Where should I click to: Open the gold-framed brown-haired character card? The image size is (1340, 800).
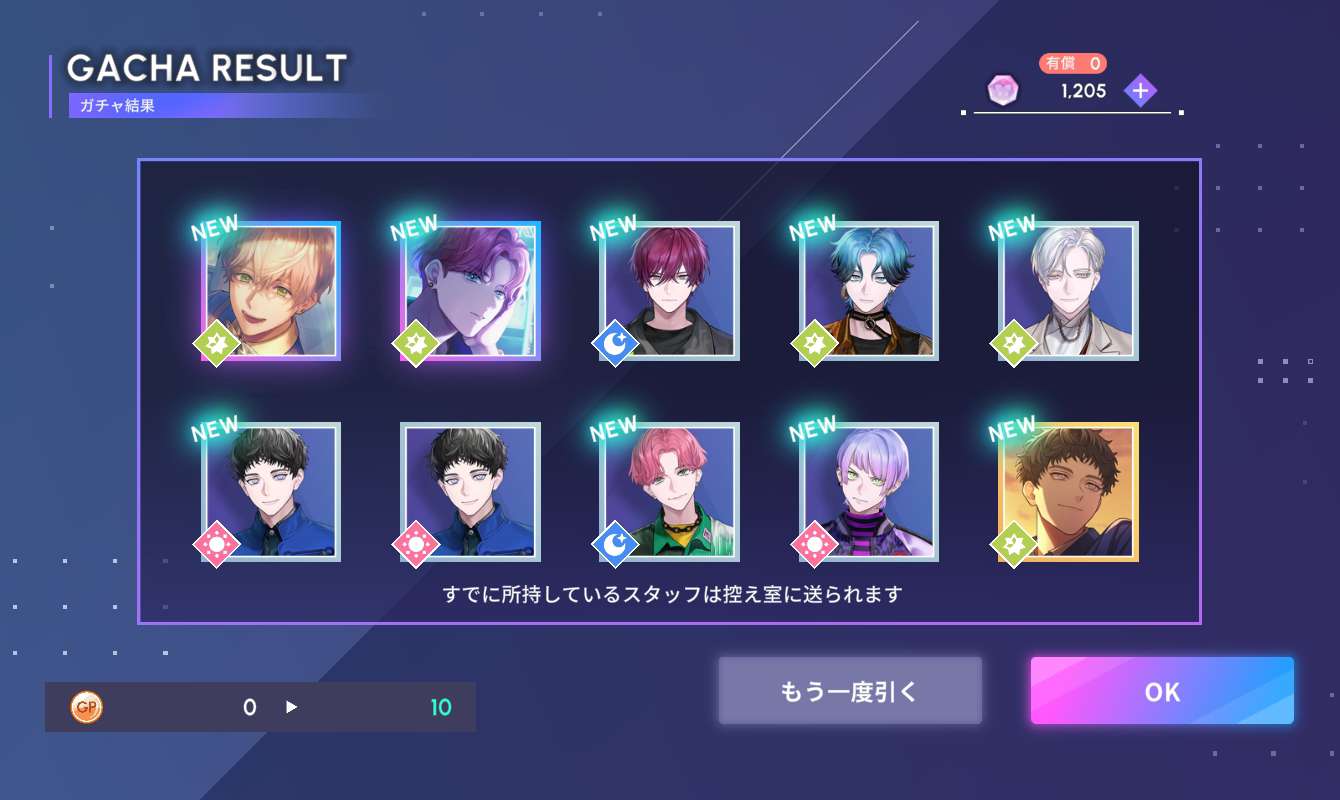click(1068, 492)
